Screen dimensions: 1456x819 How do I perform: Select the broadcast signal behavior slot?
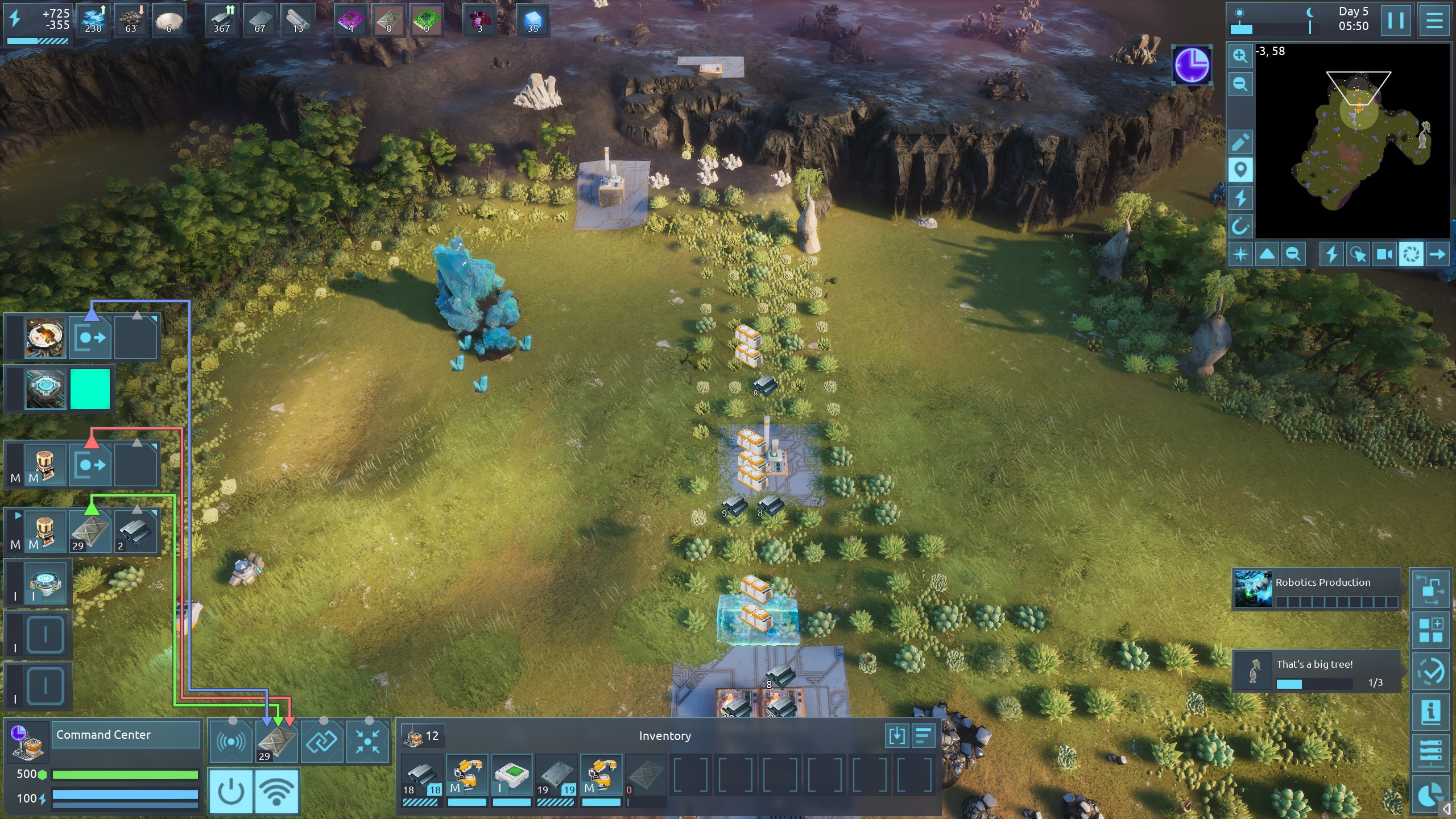point(231,741)
